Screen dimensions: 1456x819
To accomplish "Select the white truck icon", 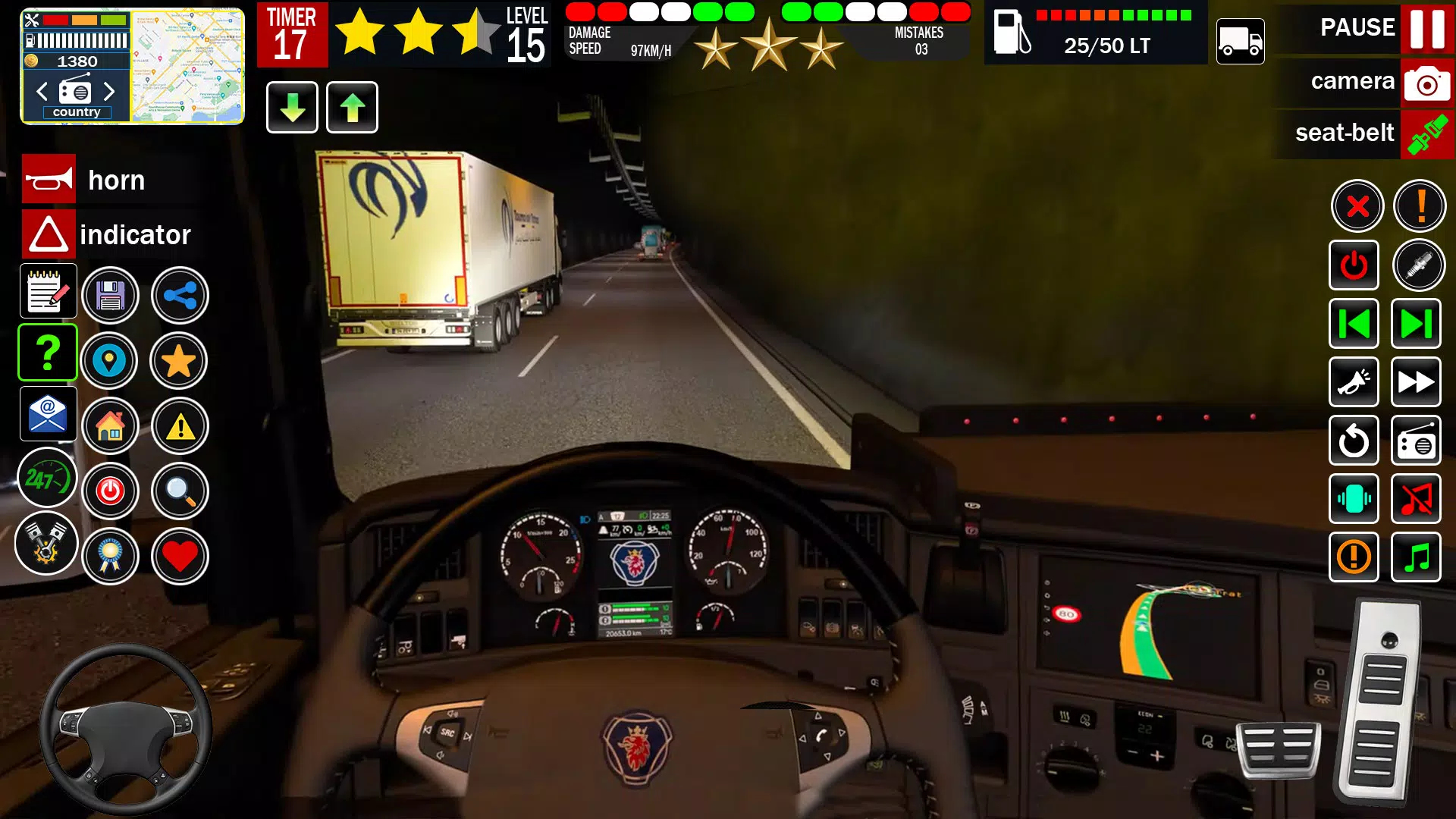I will (x=1240, y=42).
